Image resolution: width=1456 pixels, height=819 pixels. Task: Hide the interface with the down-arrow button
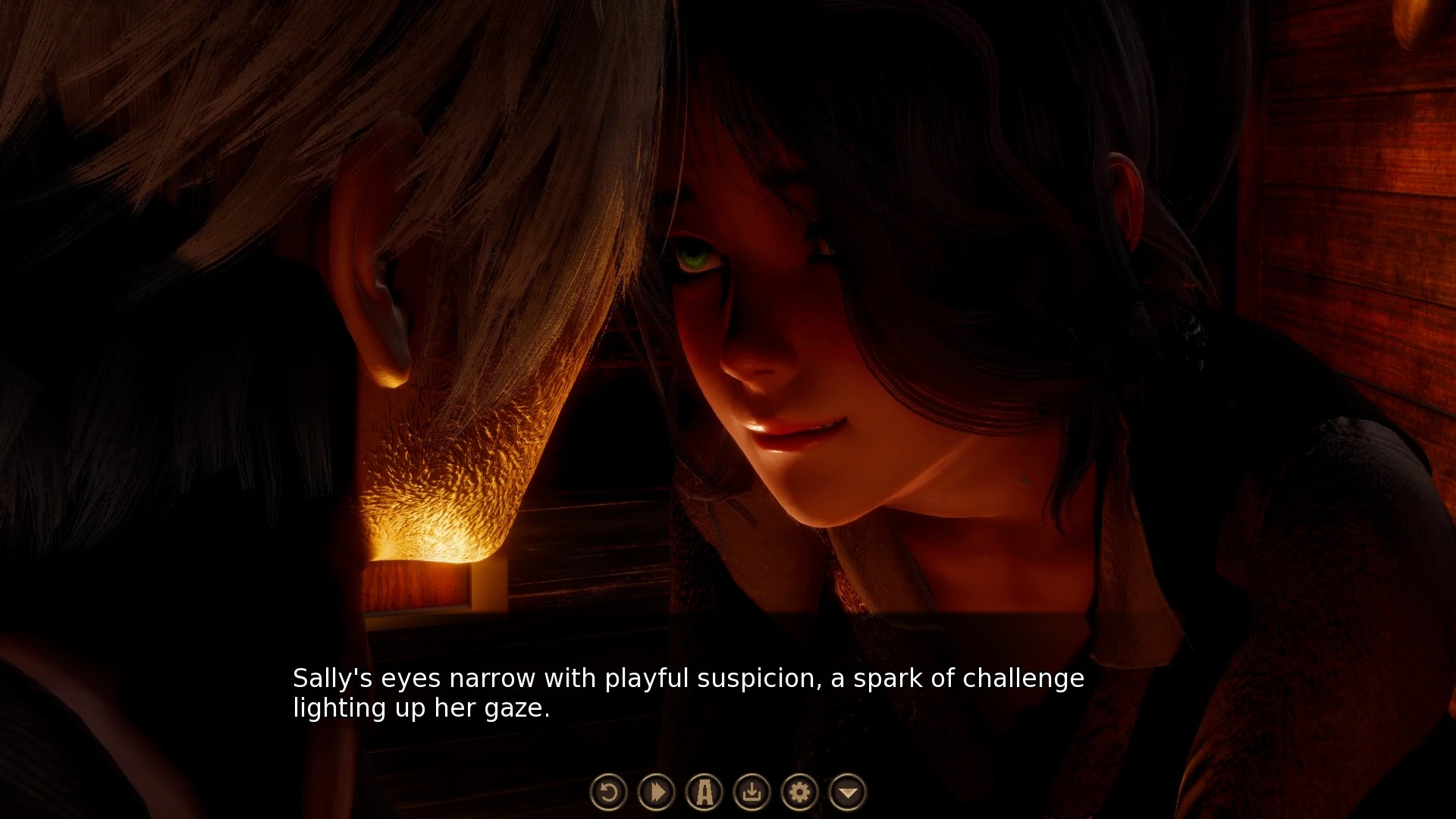(848, 792)
